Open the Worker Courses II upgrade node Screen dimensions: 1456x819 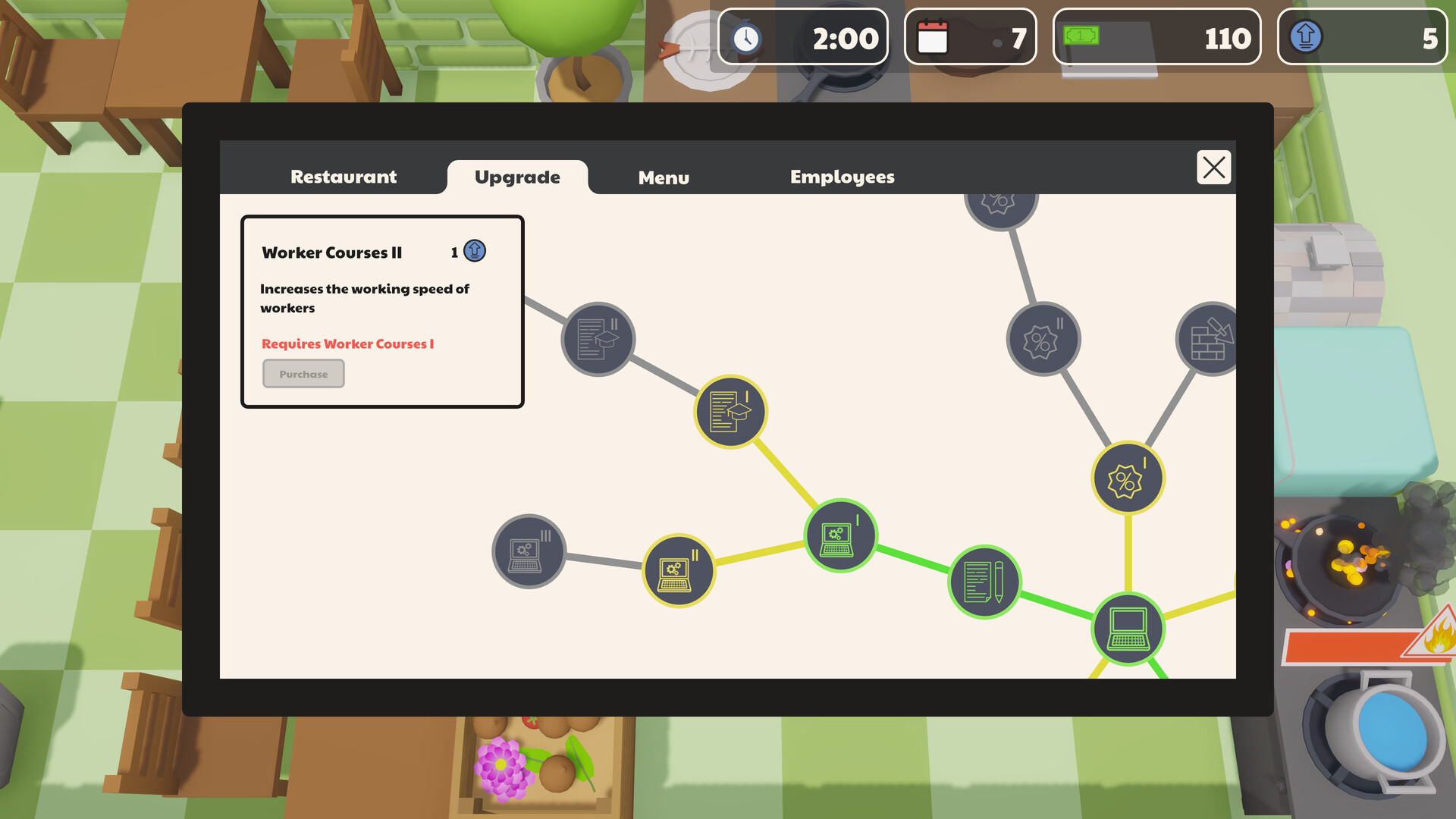[598, 339]
